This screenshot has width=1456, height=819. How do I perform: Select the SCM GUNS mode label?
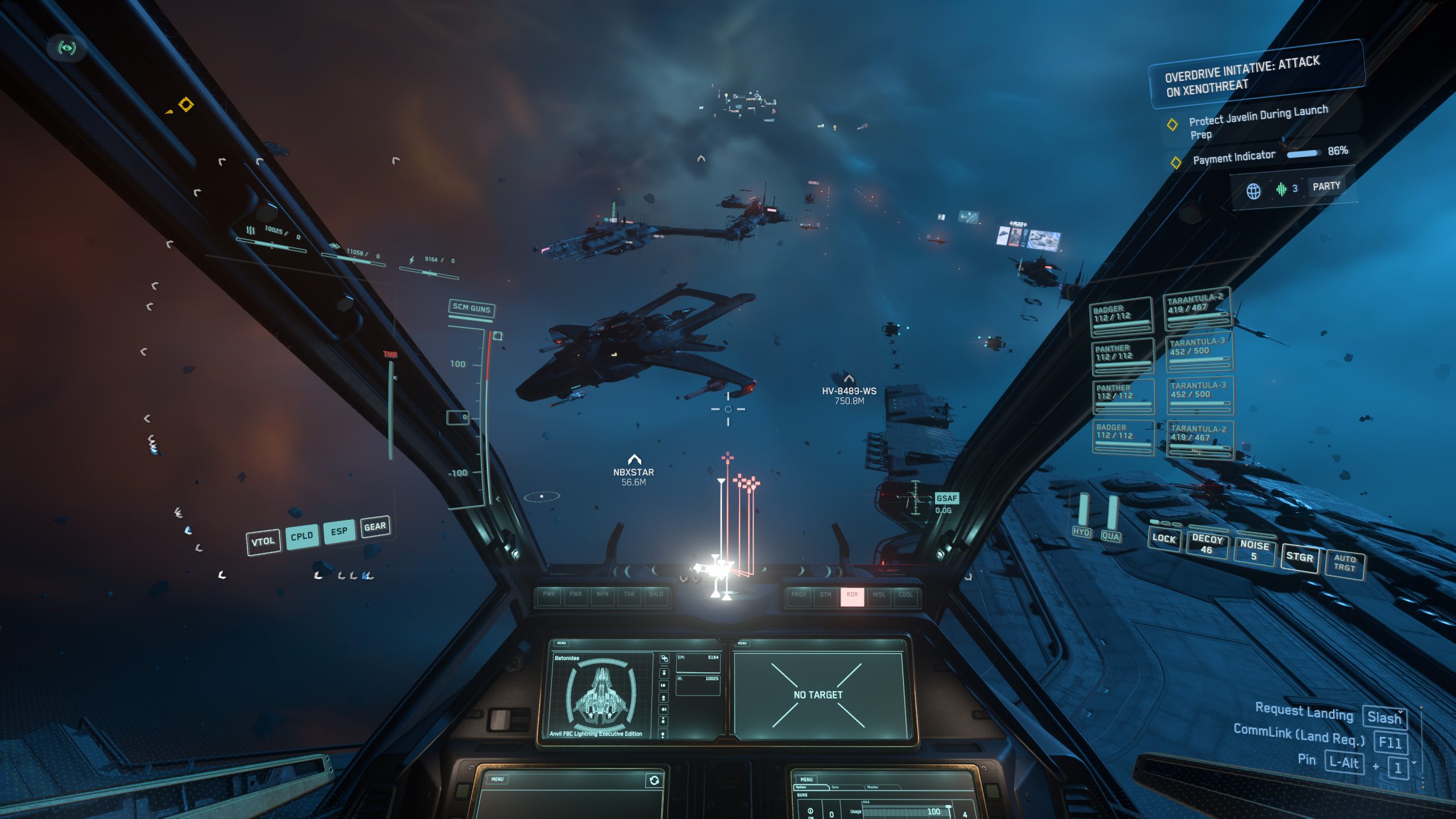(x=471, y=308)
